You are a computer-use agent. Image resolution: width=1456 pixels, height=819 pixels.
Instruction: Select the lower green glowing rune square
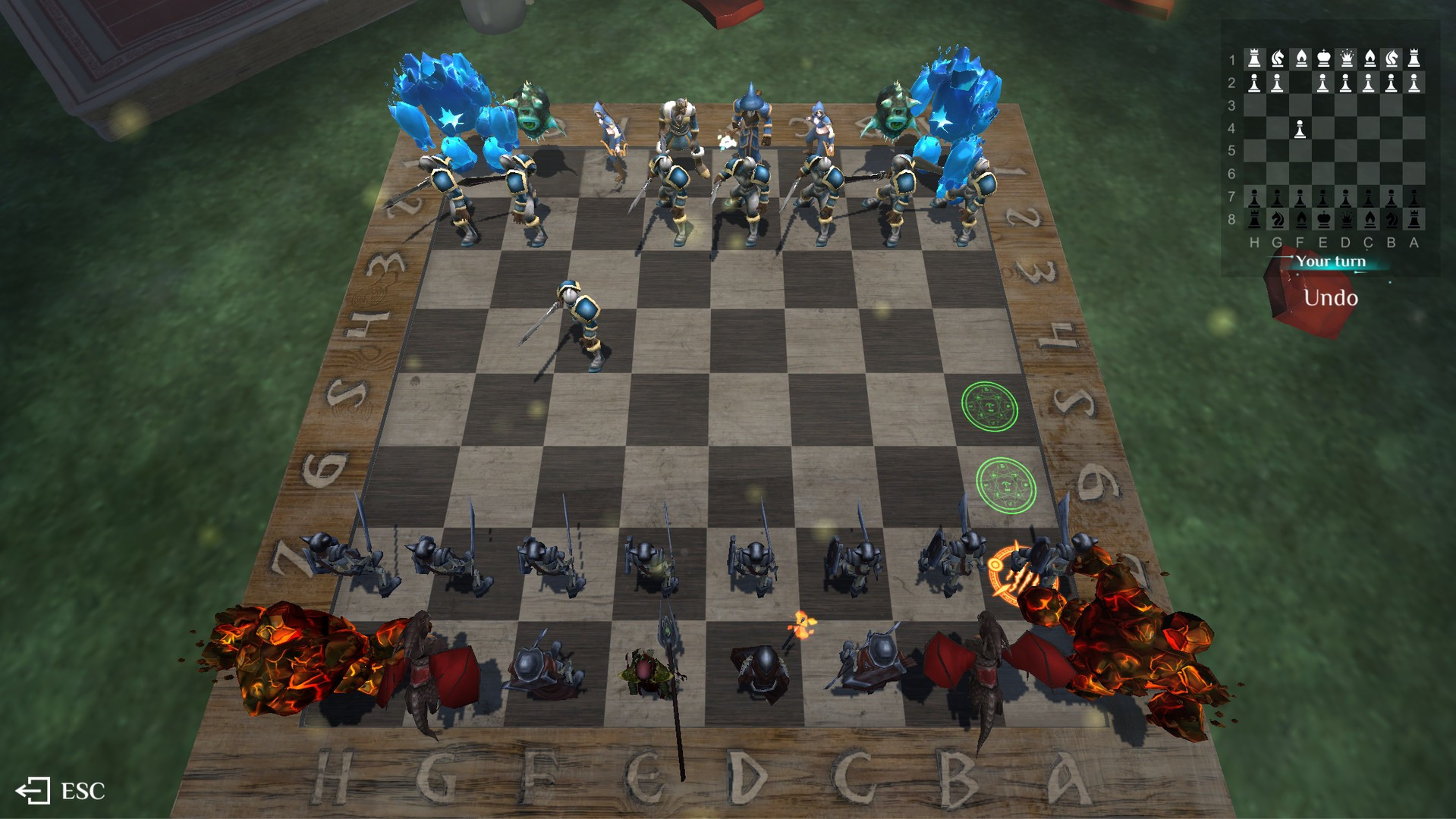(x=1007, y=484)
